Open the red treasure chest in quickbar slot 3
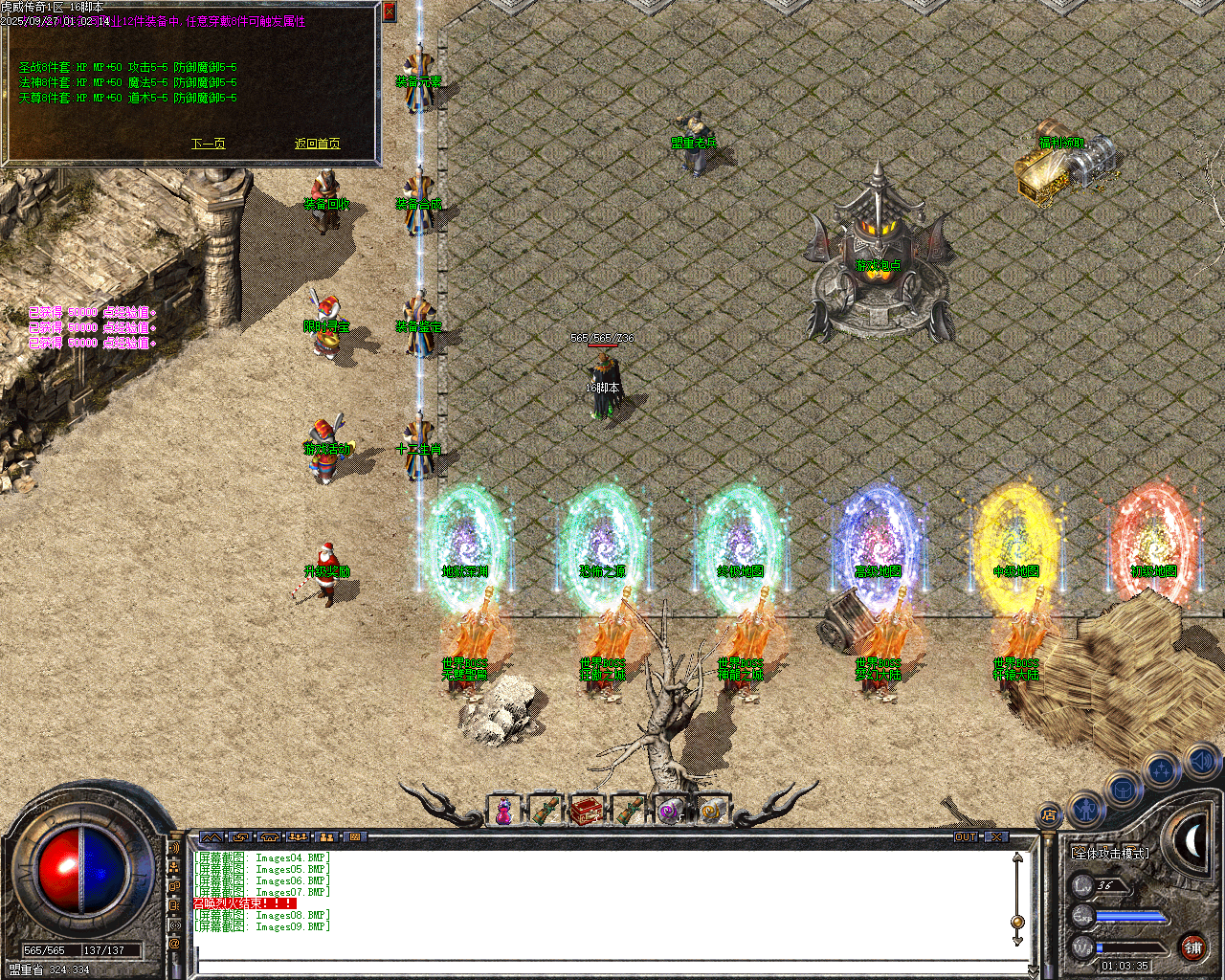 point(588,809)
